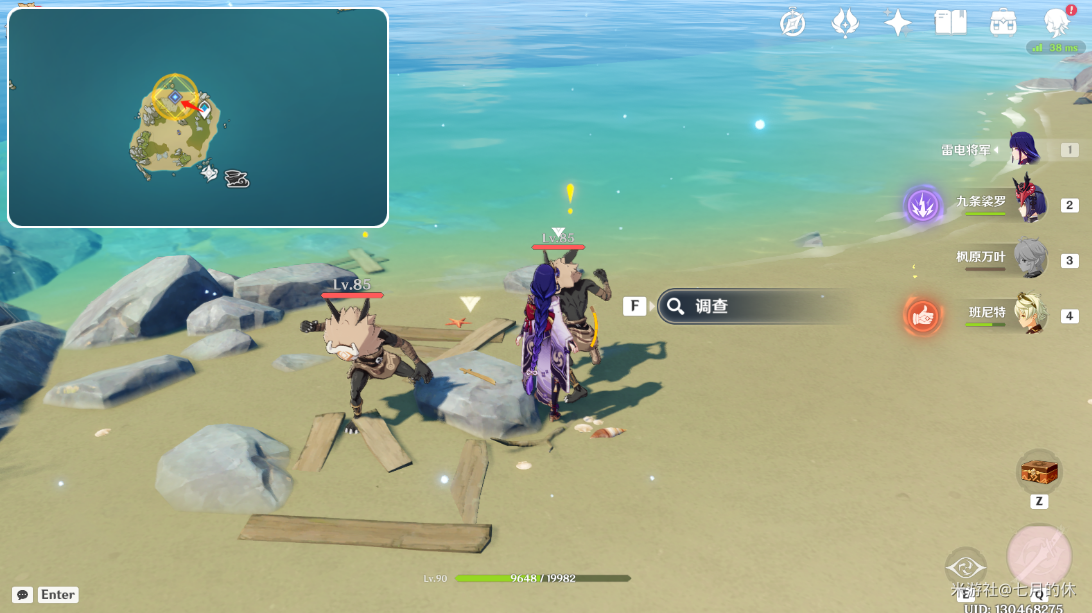Switch to party member 班尼特
Viewport: 1092px width, 613px height.
(1029, 314)
